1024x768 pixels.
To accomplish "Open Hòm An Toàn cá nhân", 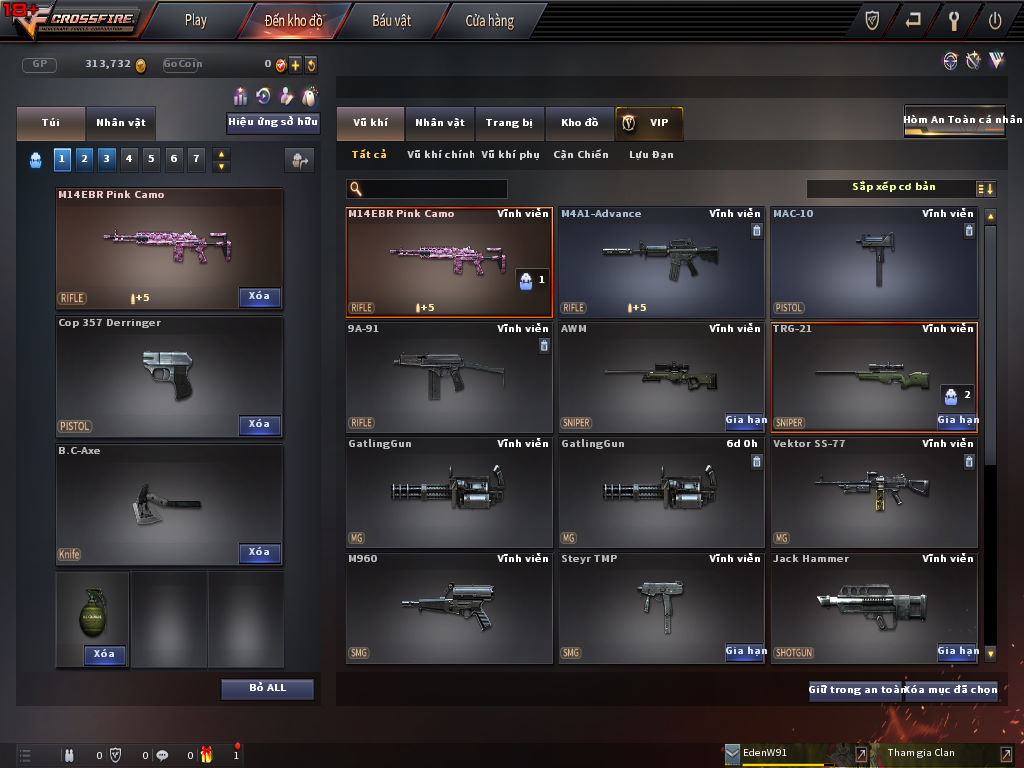I will click(x=954, y=120).
